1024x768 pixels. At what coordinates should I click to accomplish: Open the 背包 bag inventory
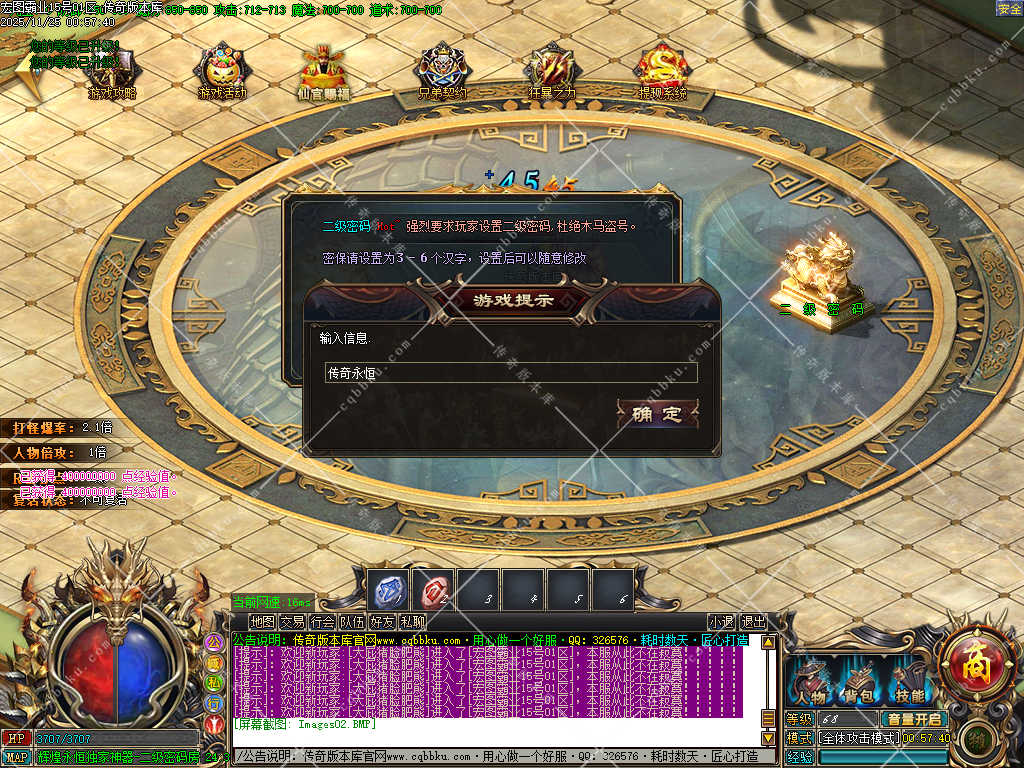(859, 686)
